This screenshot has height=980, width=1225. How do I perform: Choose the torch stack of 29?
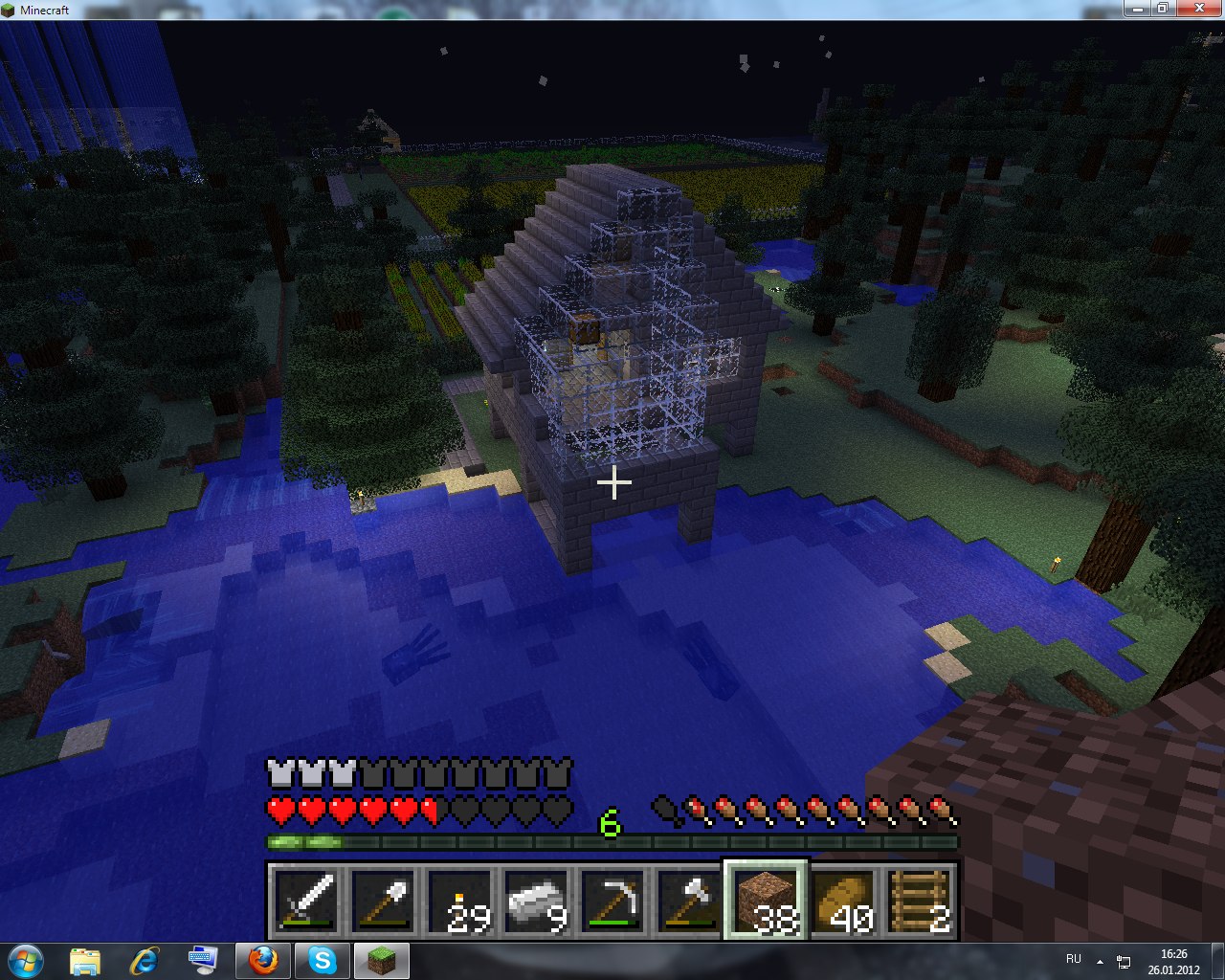pos(459,902)
